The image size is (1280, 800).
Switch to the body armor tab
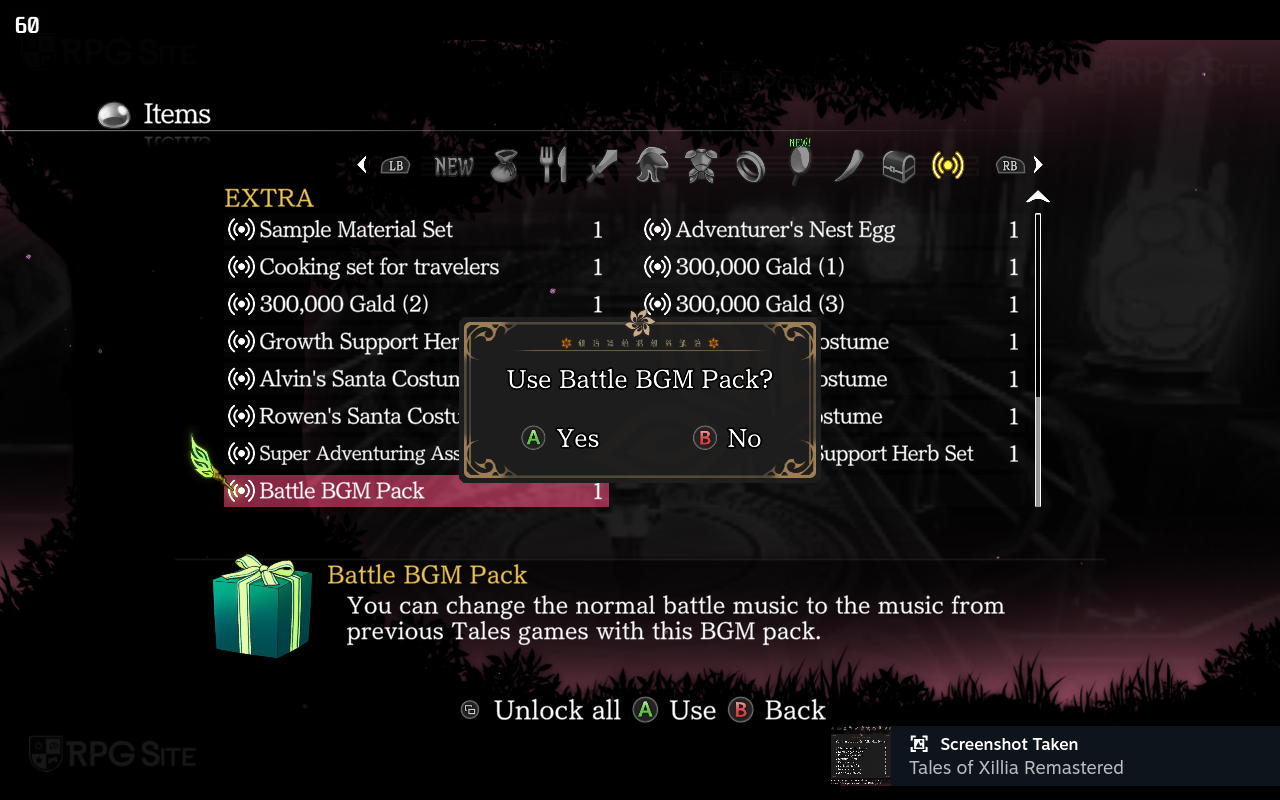700,166
